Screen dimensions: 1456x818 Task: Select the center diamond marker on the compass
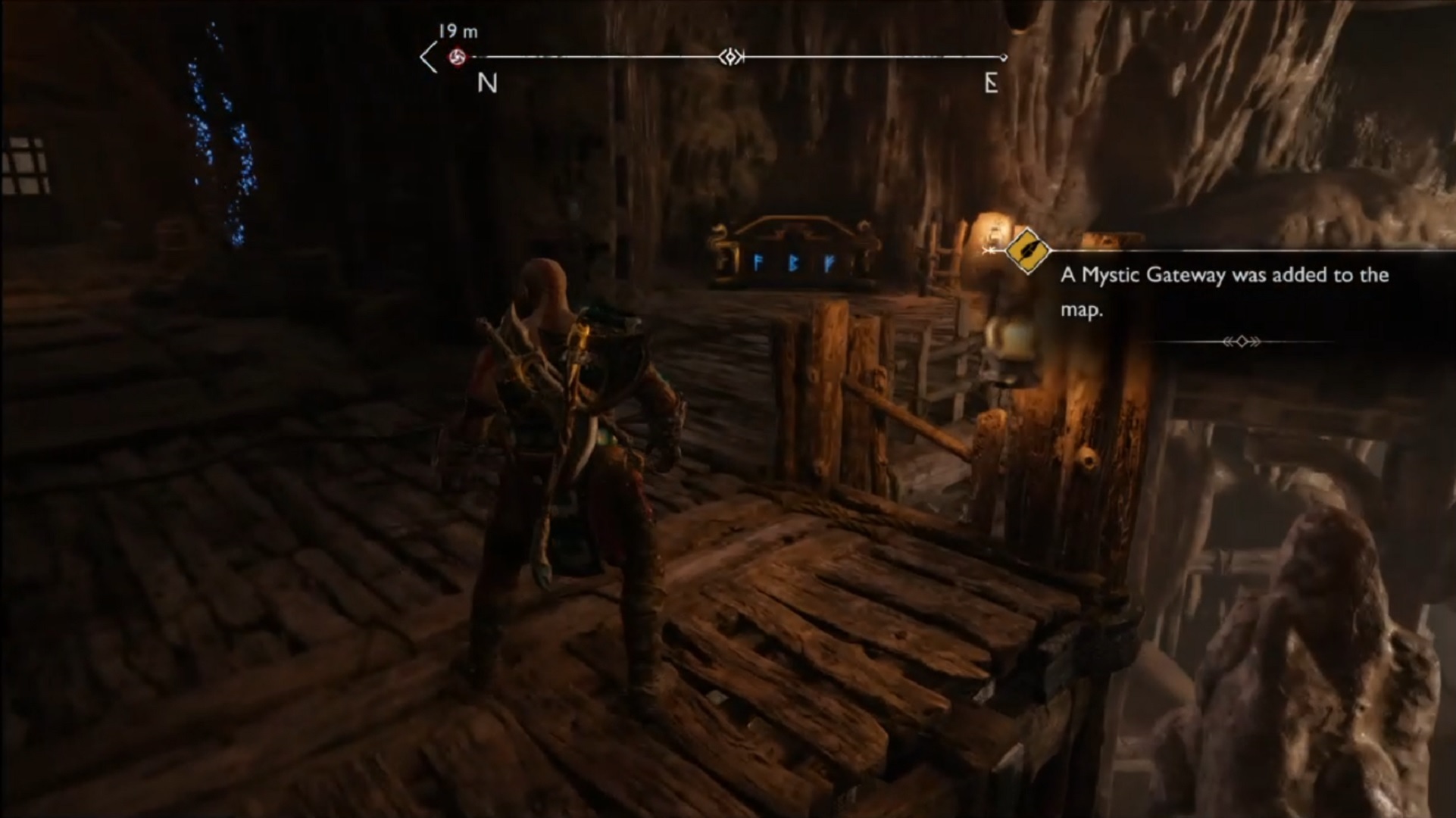point(731,57)
